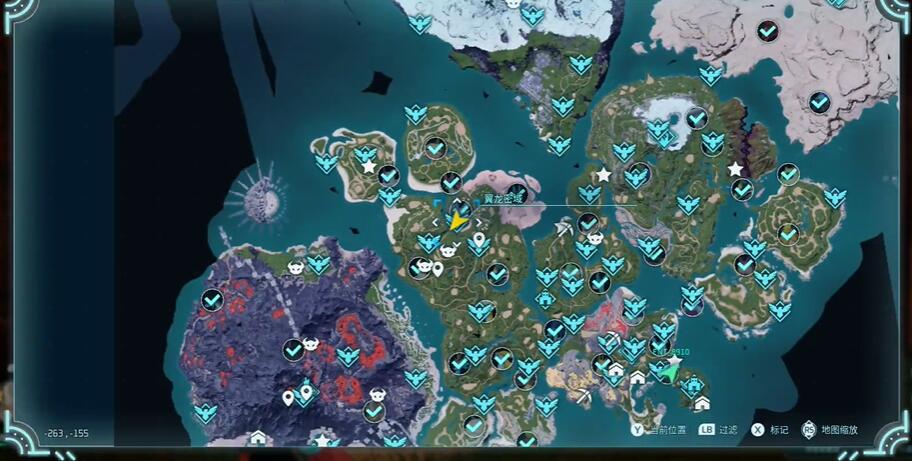Click the house base icon on the volcano's south shore

(x=258, y=438)
